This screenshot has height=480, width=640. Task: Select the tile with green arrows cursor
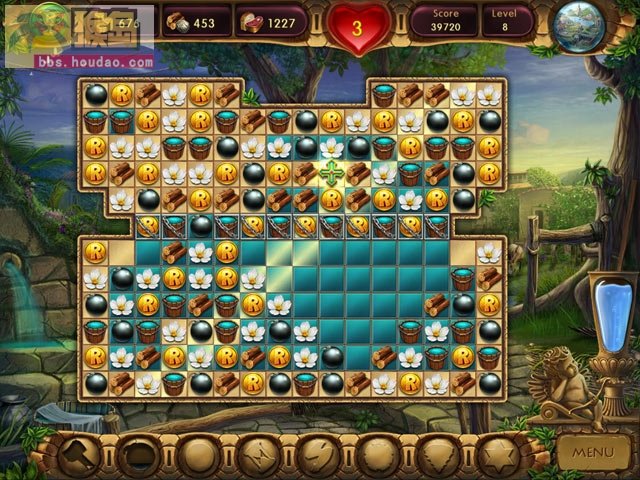pyautogui.click(x=332, y=172)
